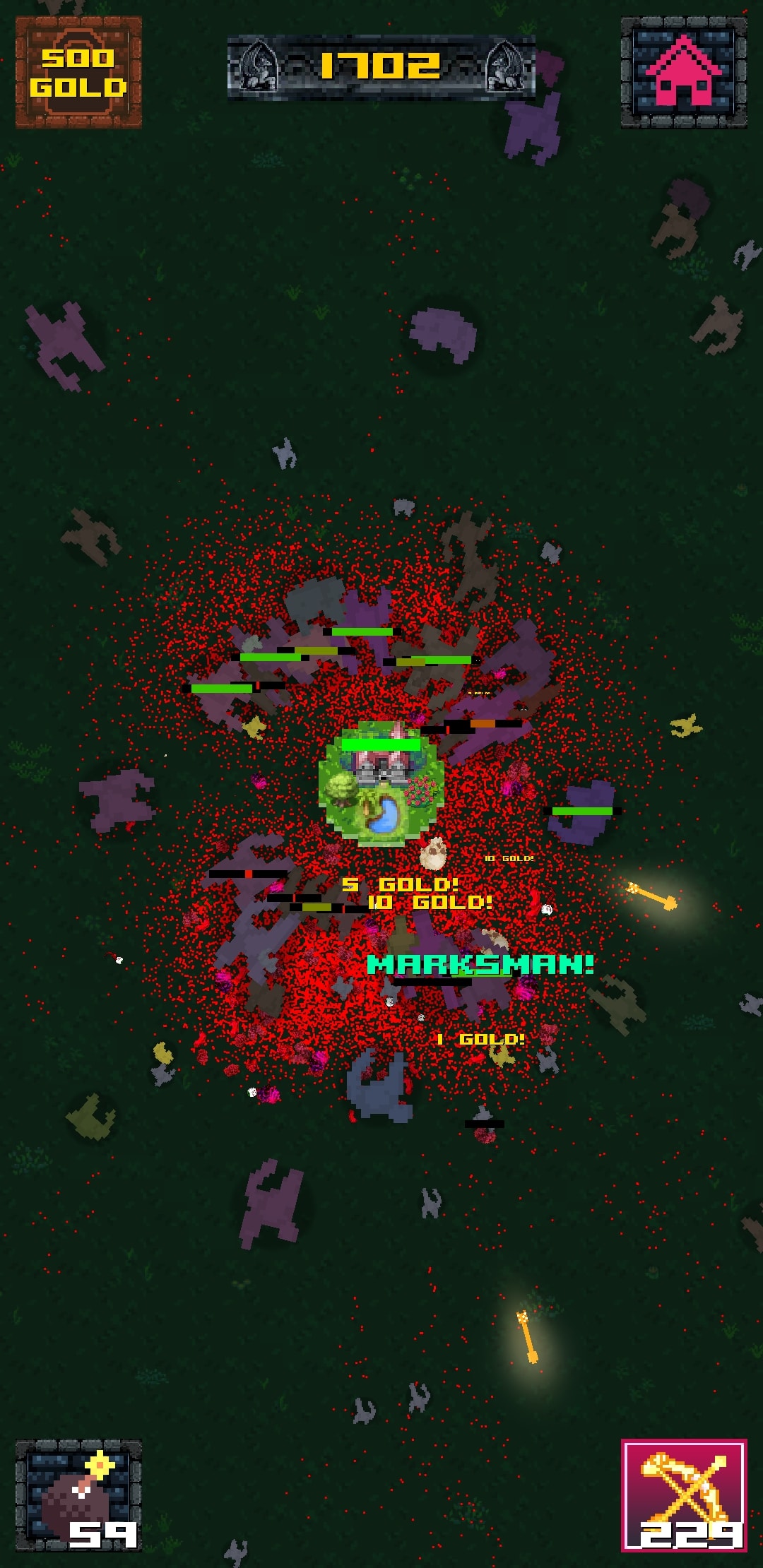Tap the 500 Gold purchase button
763x1568 pixels.
(x=78, y=73)
